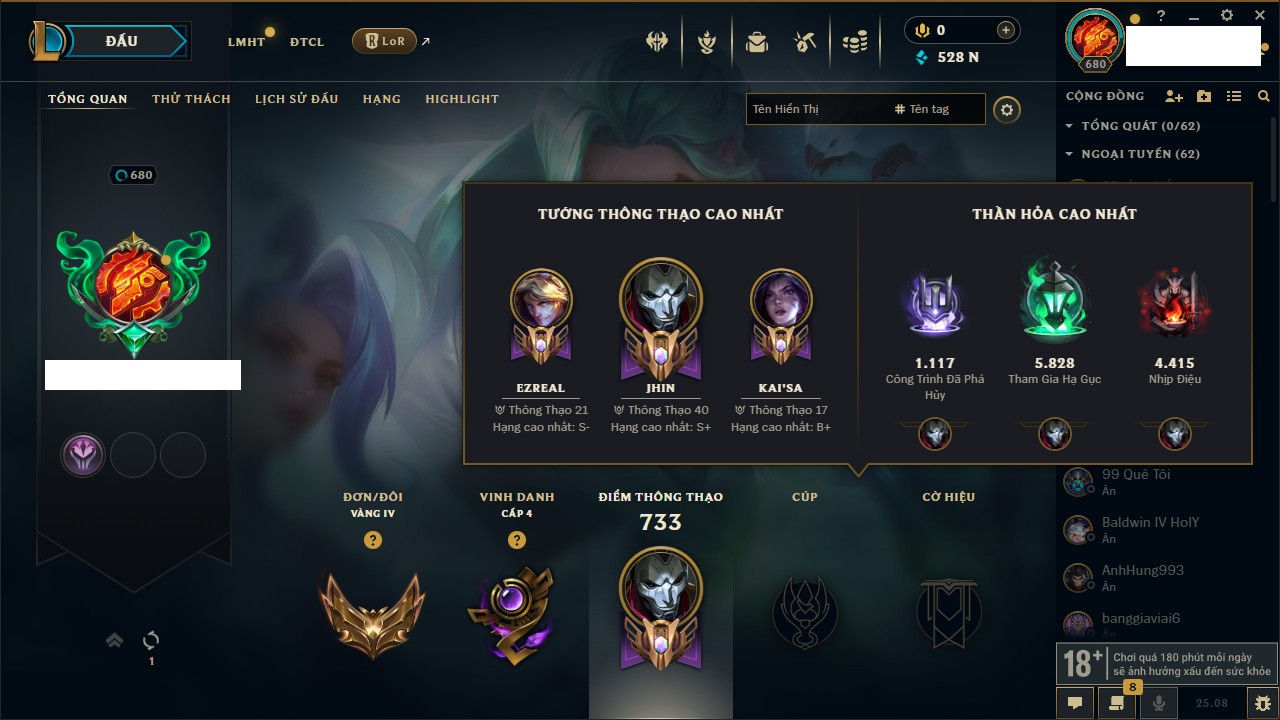Screen dimensions: 1280x720
Task: Search the friends list with the magnifier
Action: point(1264,96)
